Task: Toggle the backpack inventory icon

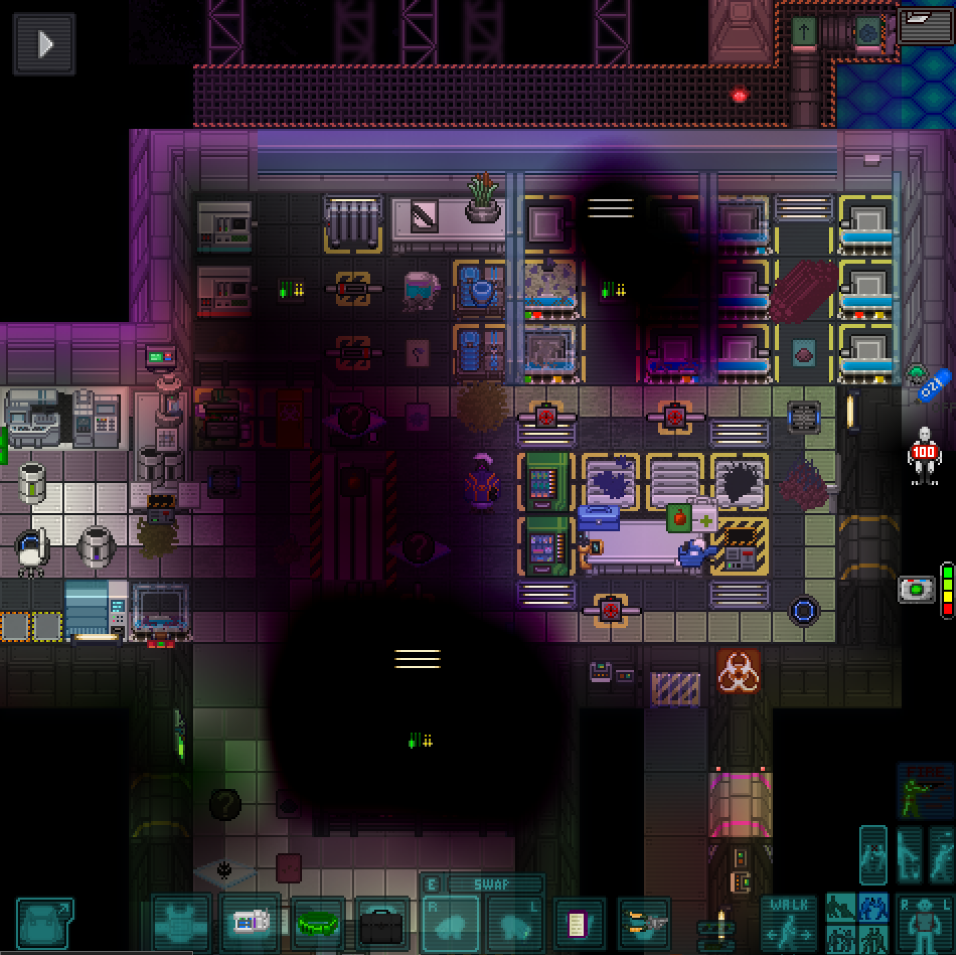Action: [44, 923]
